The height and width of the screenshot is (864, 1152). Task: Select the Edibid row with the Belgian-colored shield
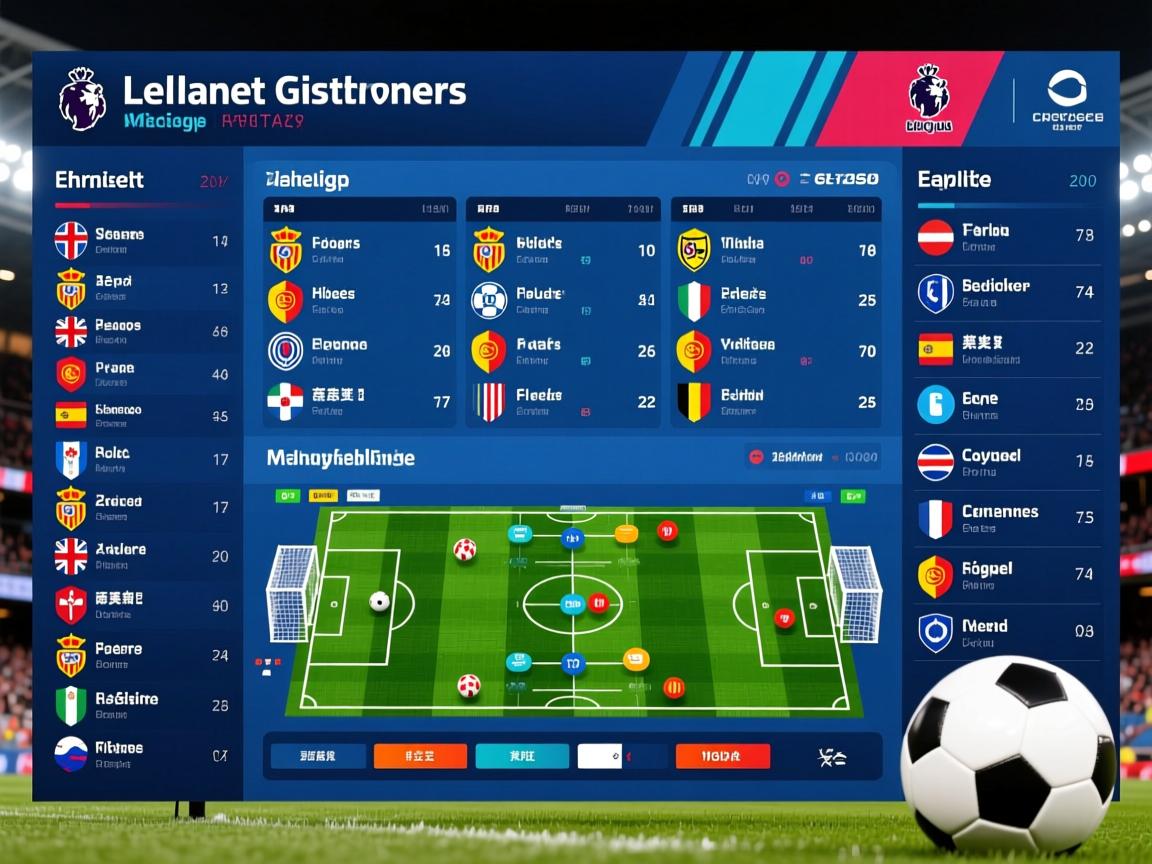[775, 402]
